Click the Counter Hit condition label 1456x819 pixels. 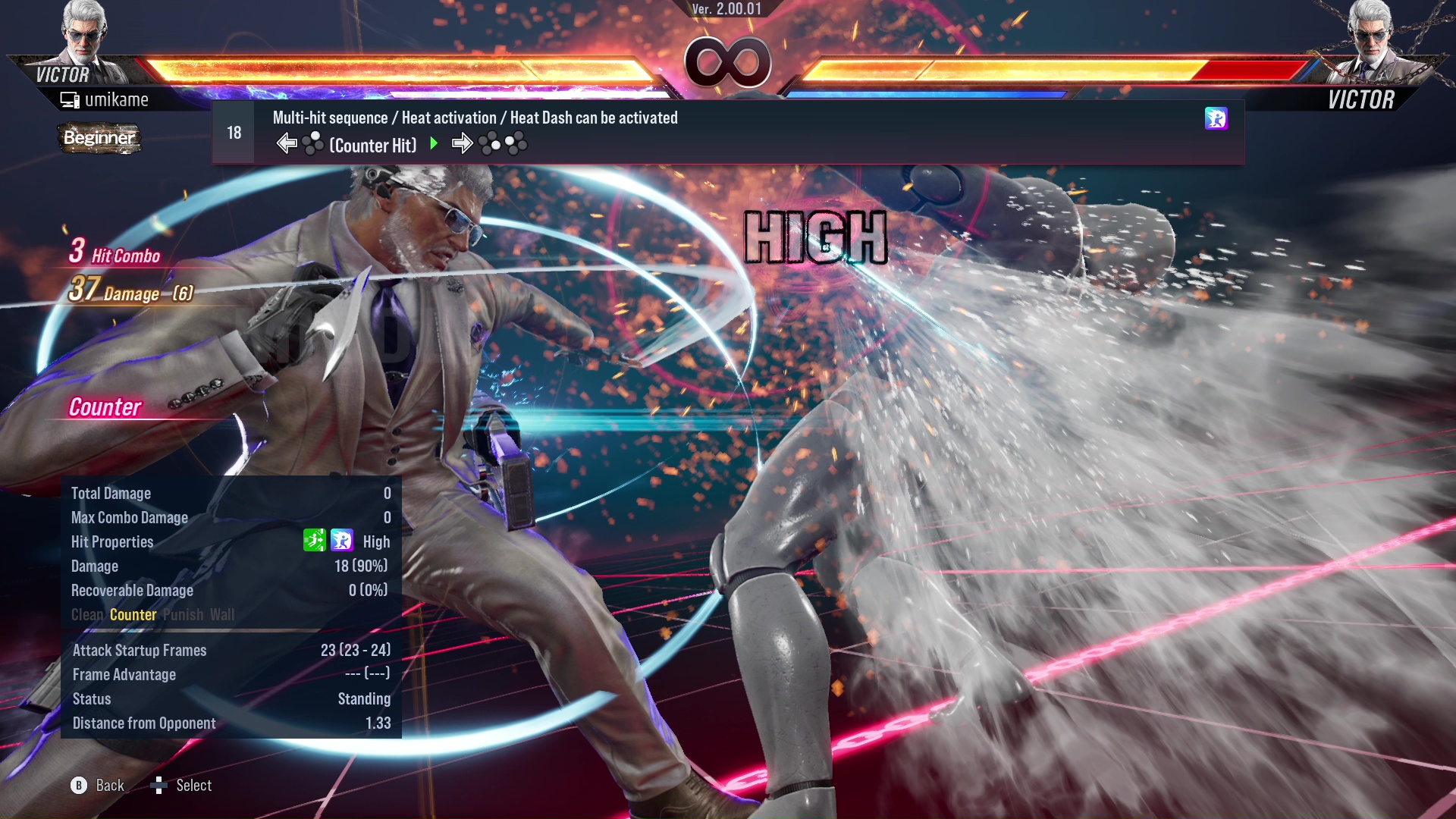(x=372, y=145)
